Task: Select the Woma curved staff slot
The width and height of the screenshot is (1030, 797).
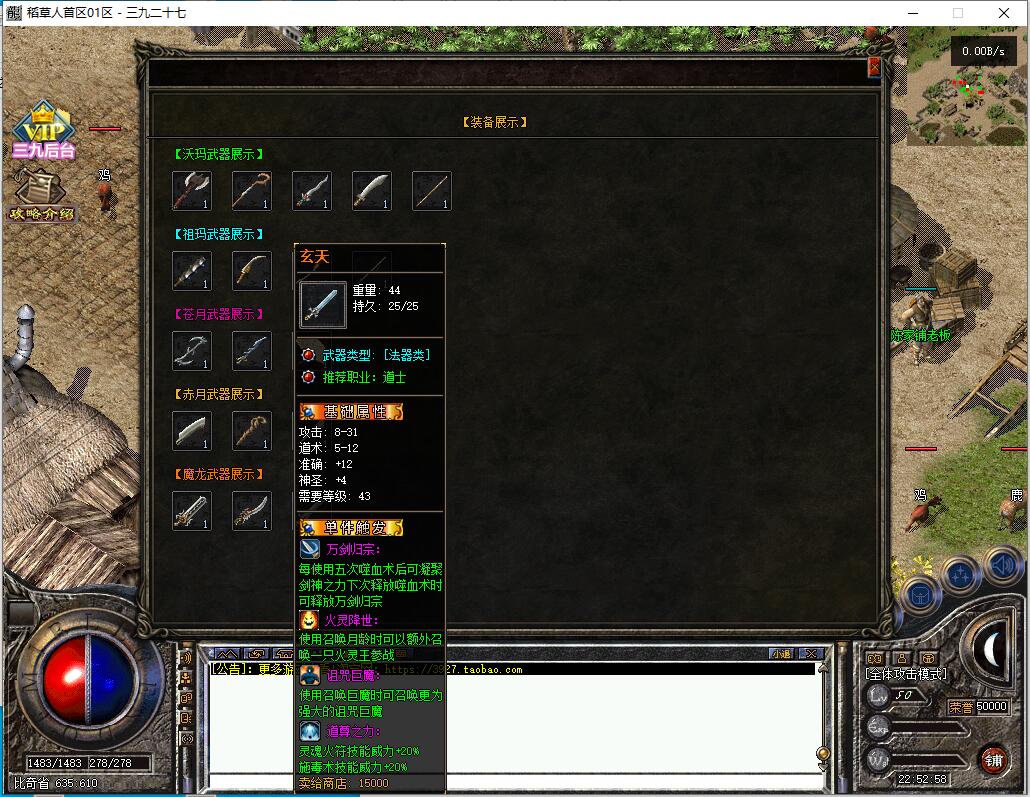Action: coord(251,191)
